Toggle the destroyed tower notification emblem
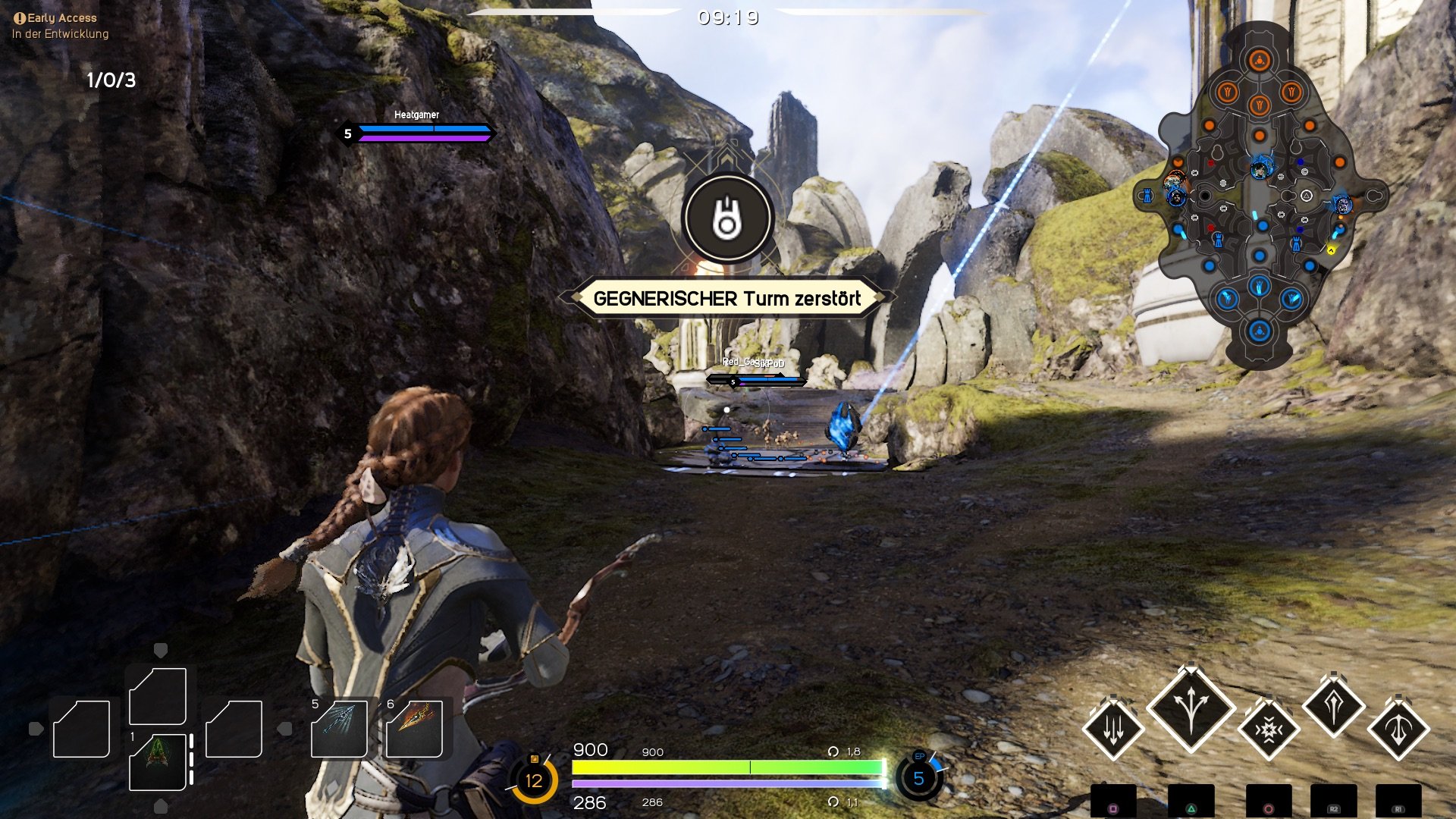The image size is (1456, 819). click(x=726, y=218)
